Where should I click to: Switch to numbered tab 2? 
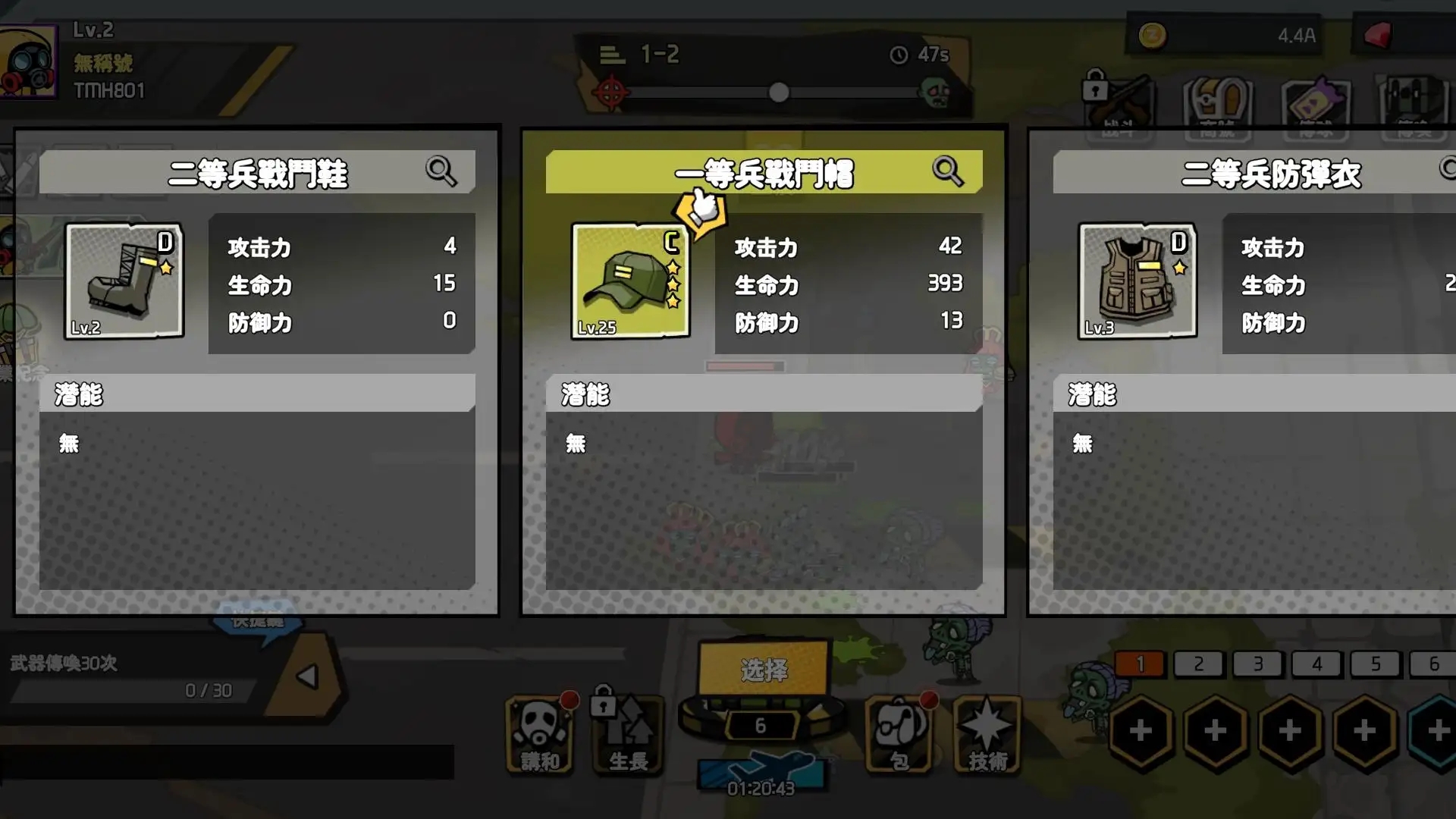click(x=1198, y=664)
